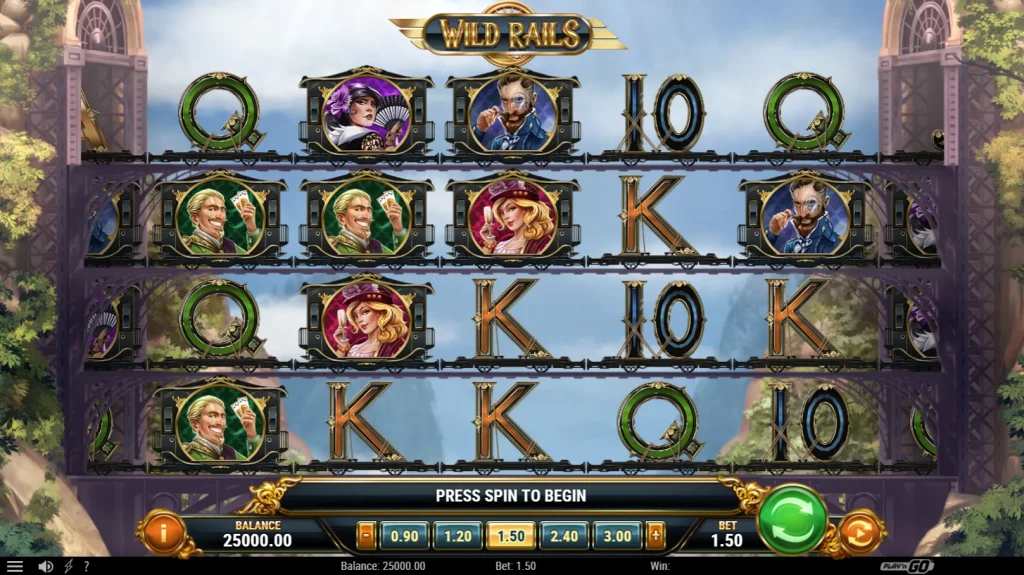
Task: Select the 1.50 bet value
Action: tap(510, 536)
